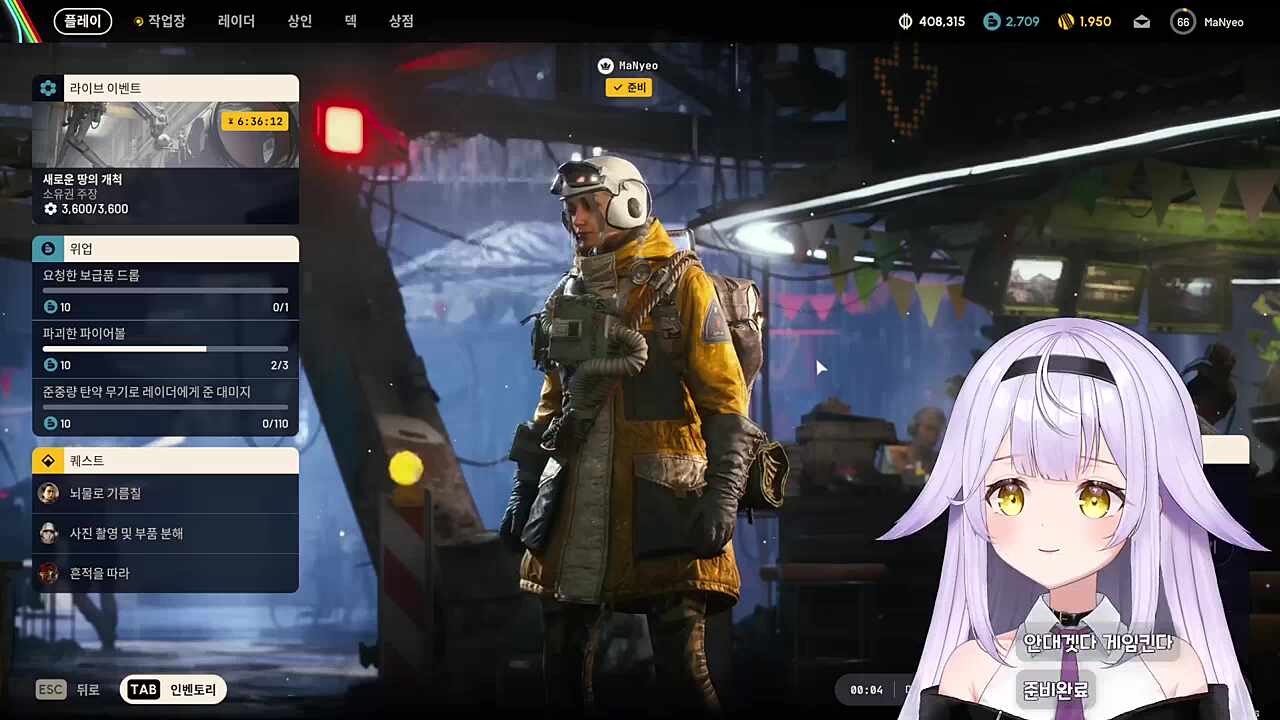Switch to the 상점 tab

click(x=401, y=21)
